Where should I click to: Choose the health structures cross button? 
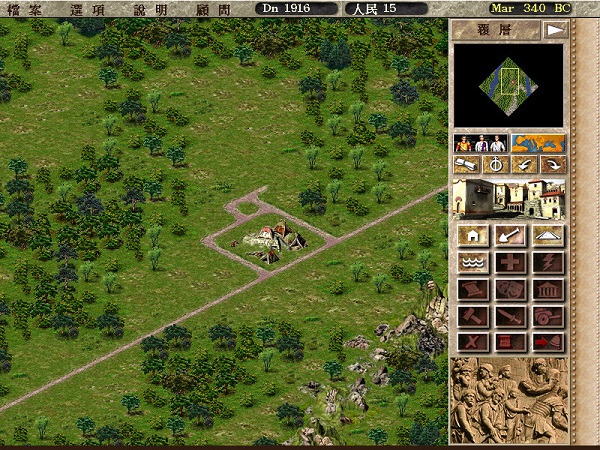[x=509, y=263]
